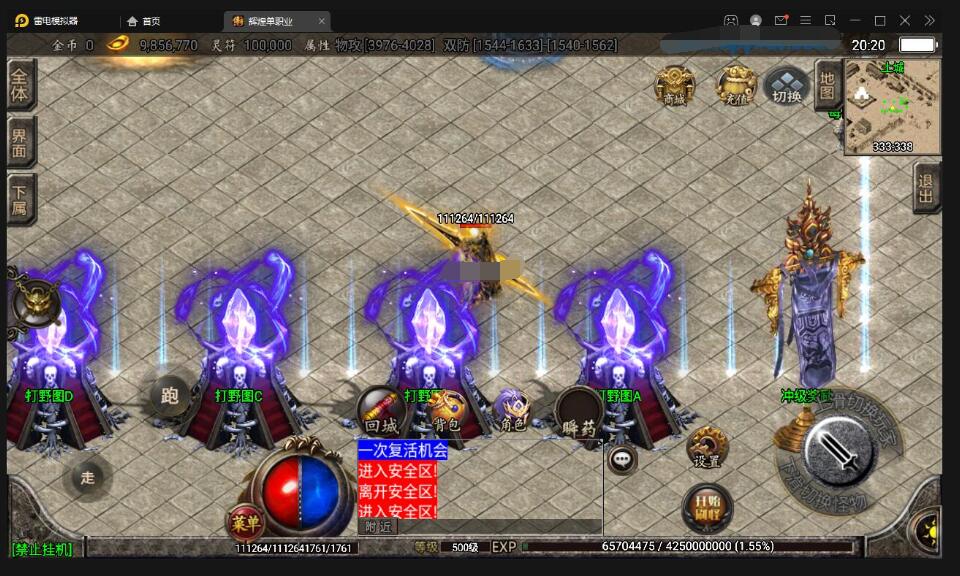Open the 设置 gear settings
This screenshot has width=960, height=576.
pyautogui.click(x=707, y=447)
